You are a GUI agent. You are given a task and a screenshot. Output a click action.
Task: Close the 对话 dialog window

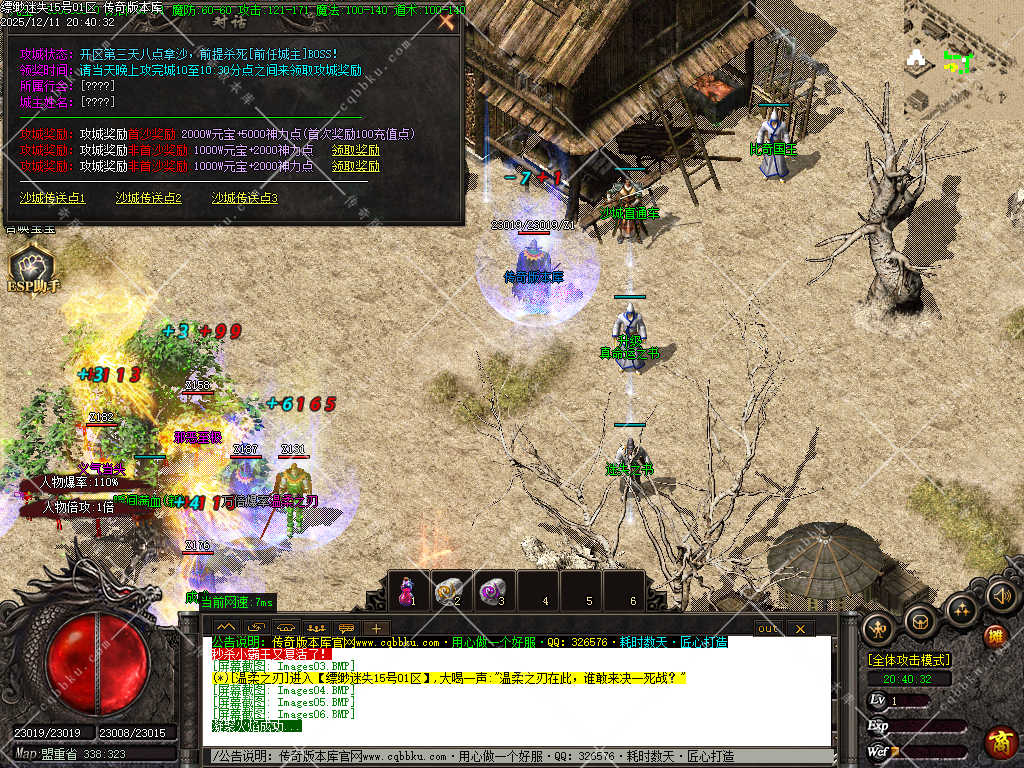tap(446, 18)
